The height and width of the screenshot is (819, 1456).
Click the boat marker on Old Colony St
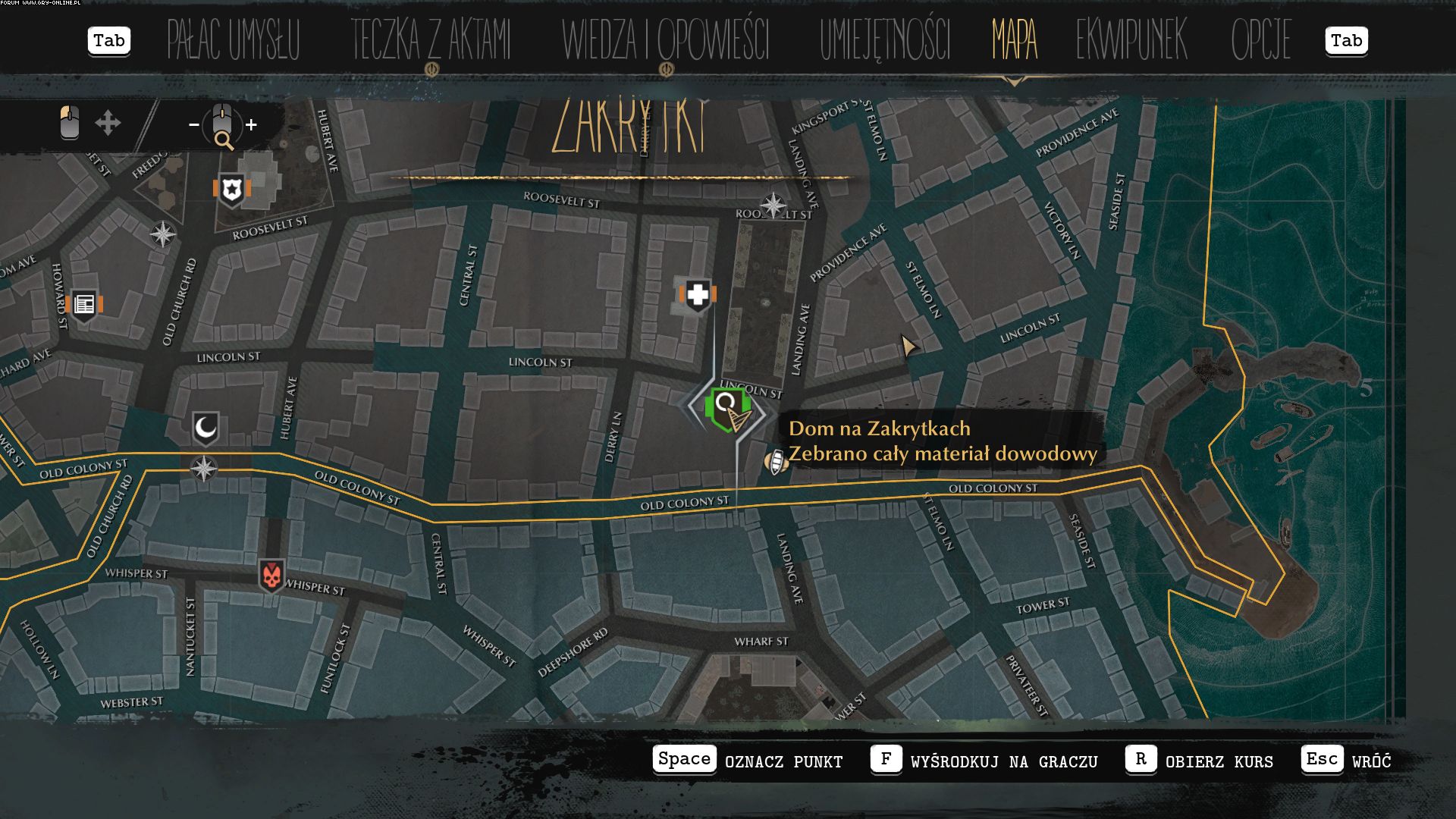[776, 461]
